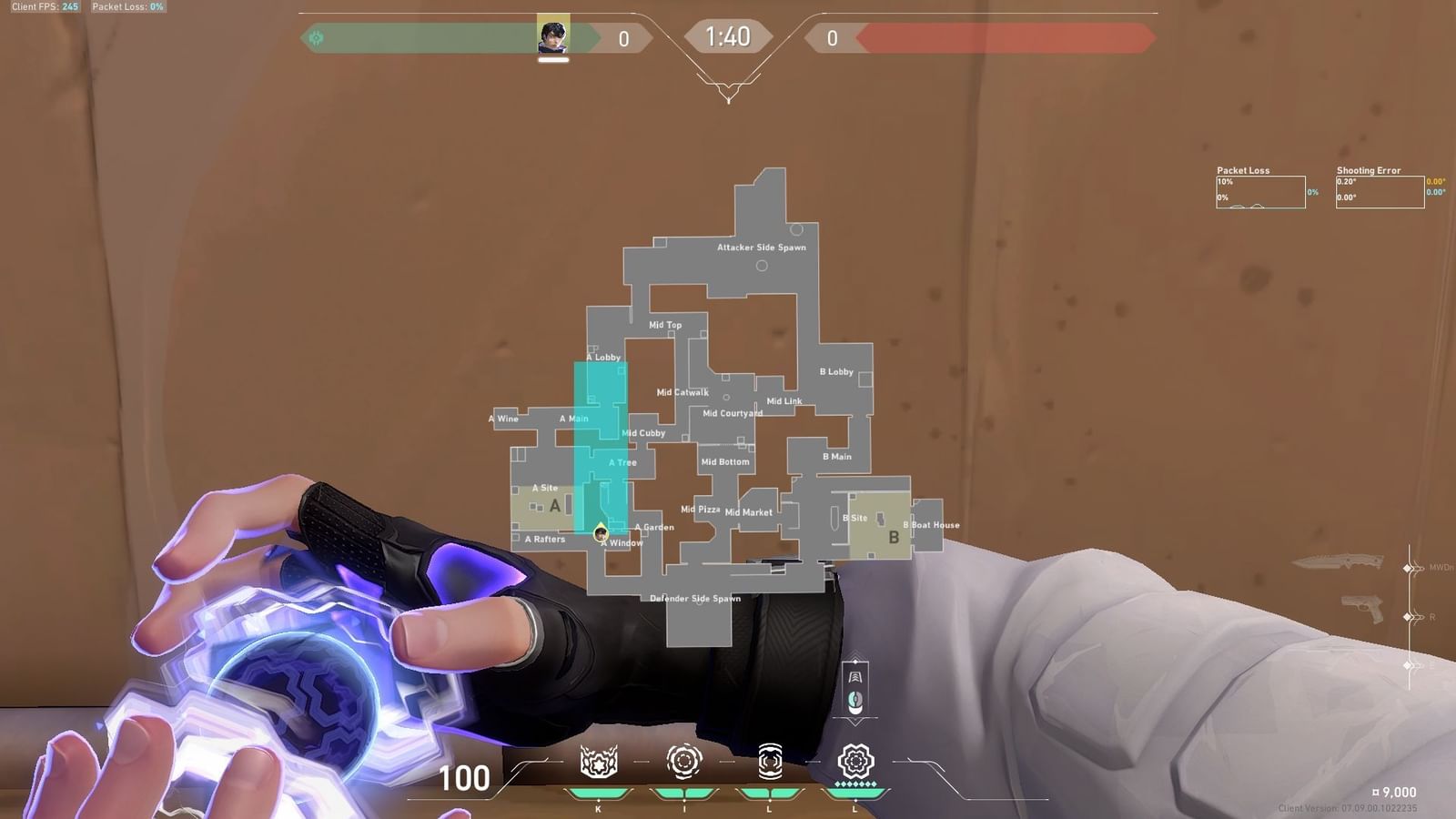This screenshot has height=819, width=1456.
Task: Click the Defender Side Spawn map label
Action: pos(696,599)
